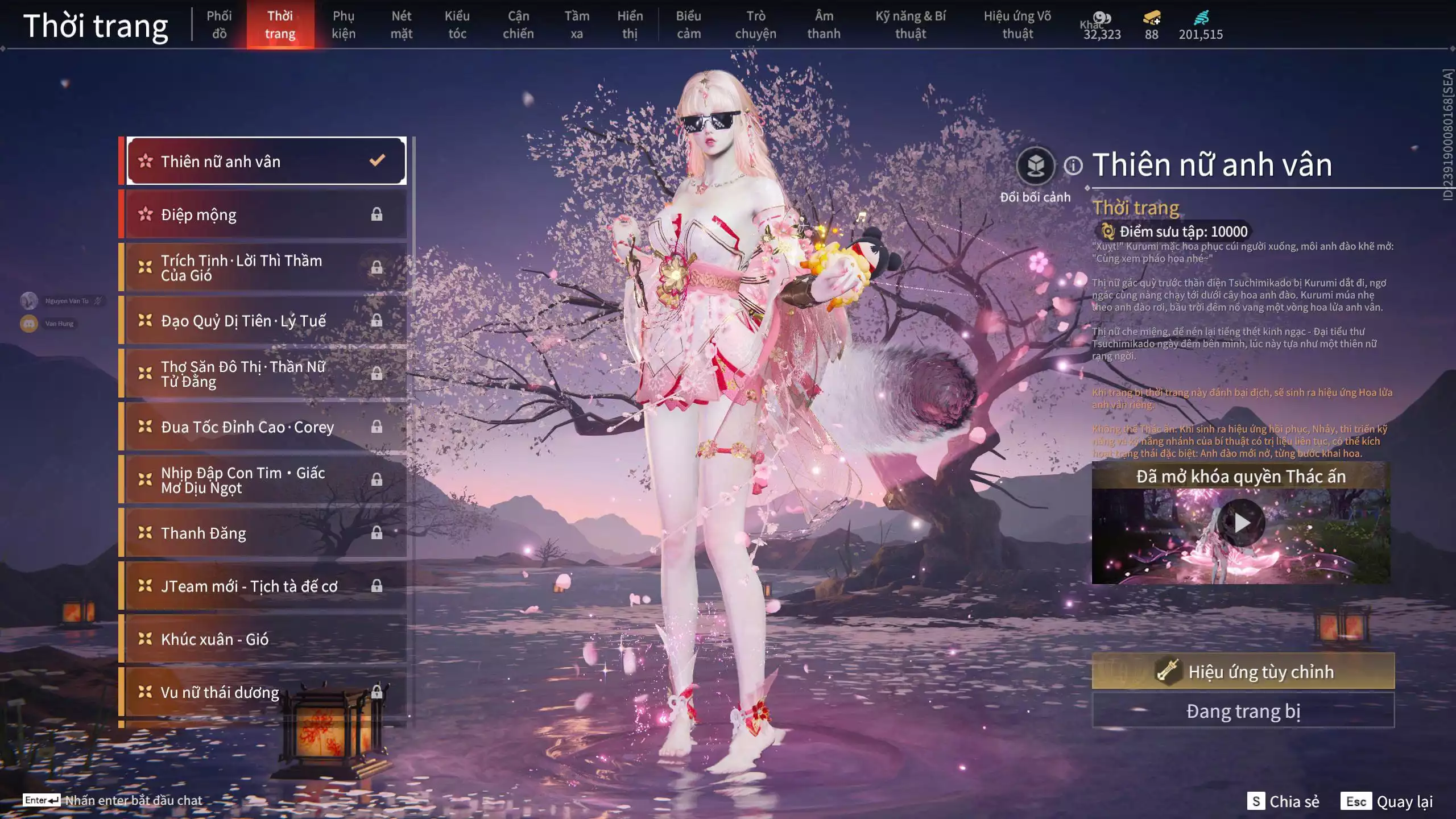Click the collection points emblem beside 10000

click(1106, 231)
